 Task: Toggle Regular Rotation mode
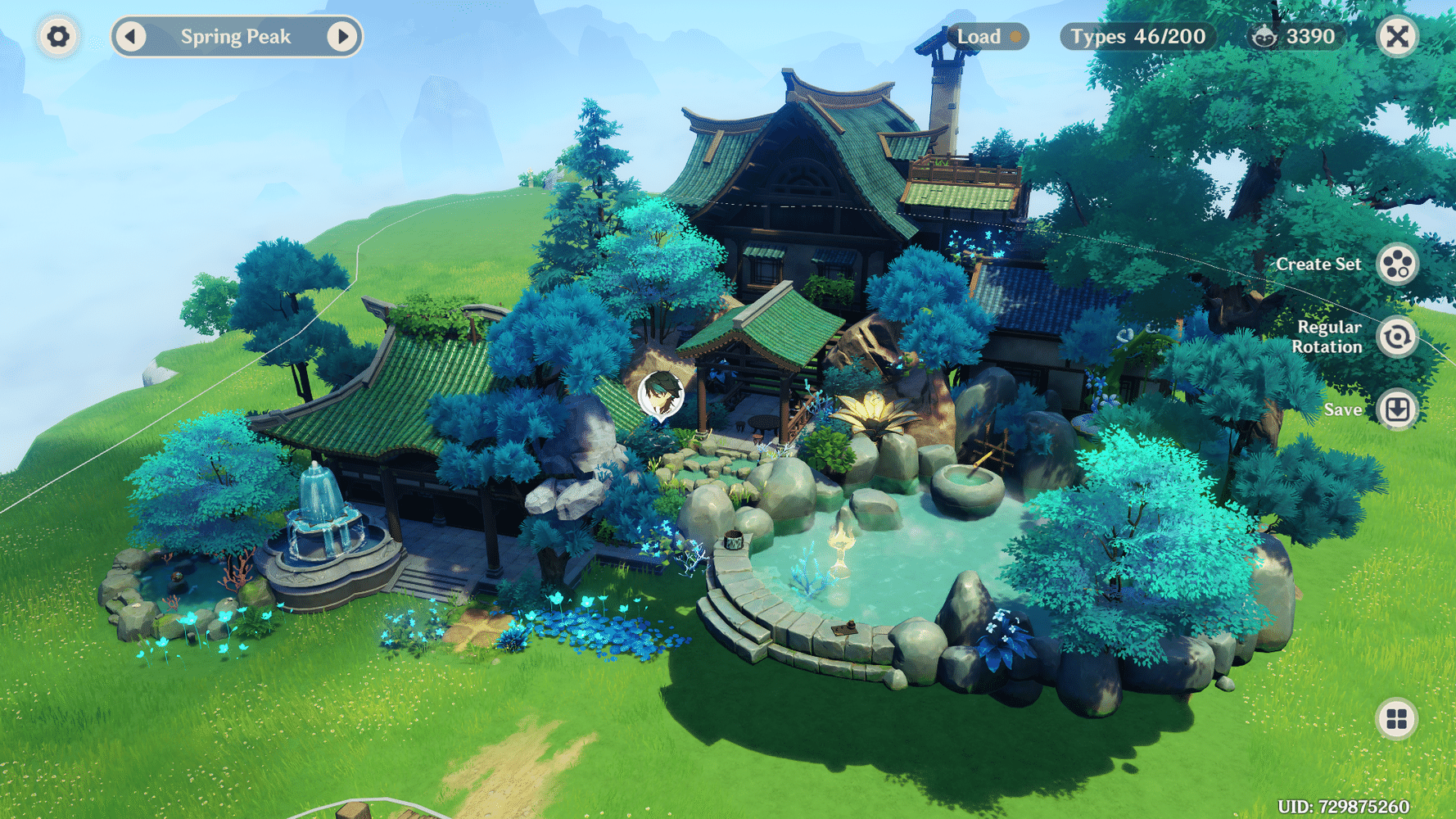[1396, 337]
